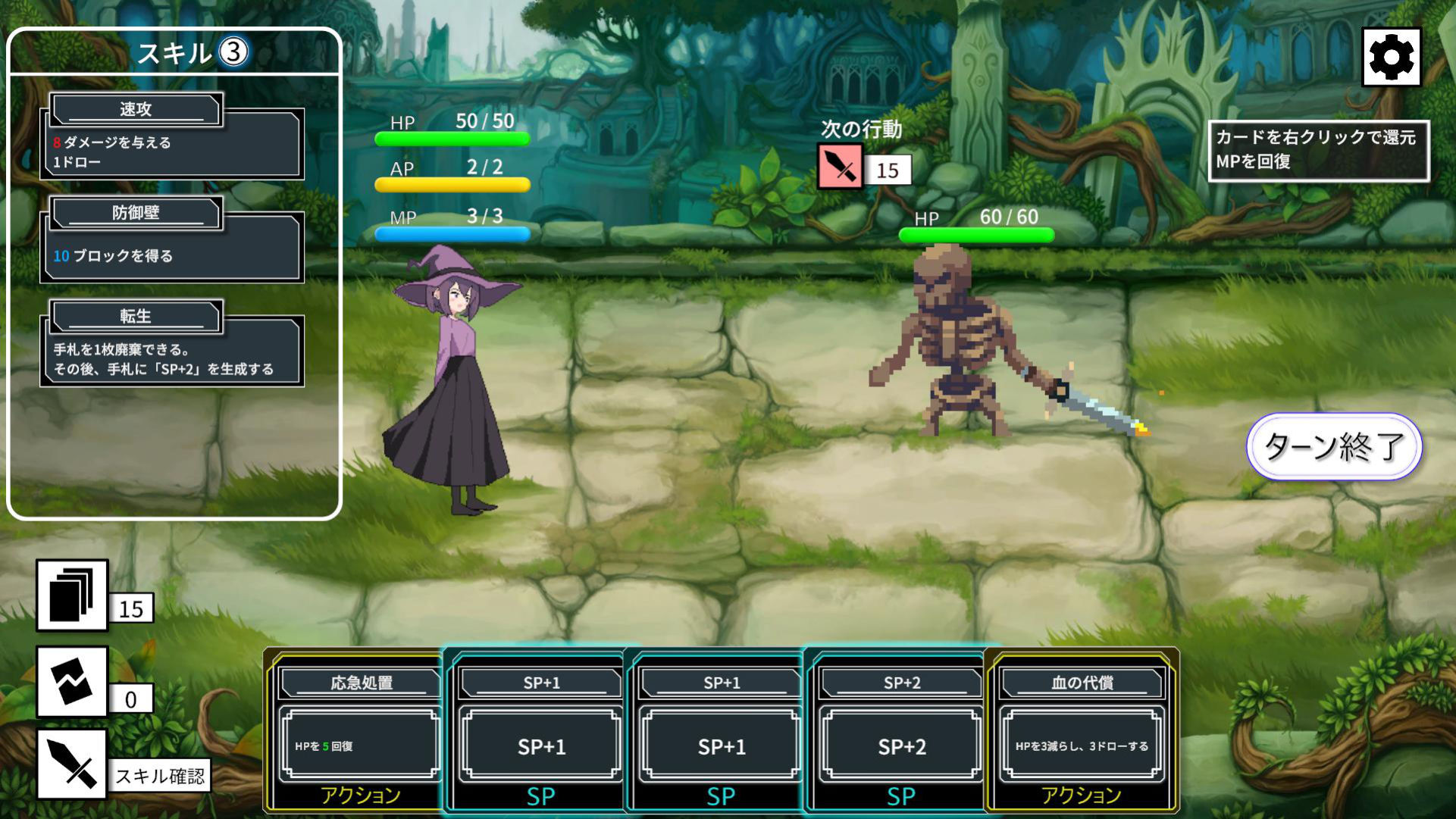Viewport: 1456px width, 819px height.
Task: Open settings with the gear icon
Action: coord(1391,57)
